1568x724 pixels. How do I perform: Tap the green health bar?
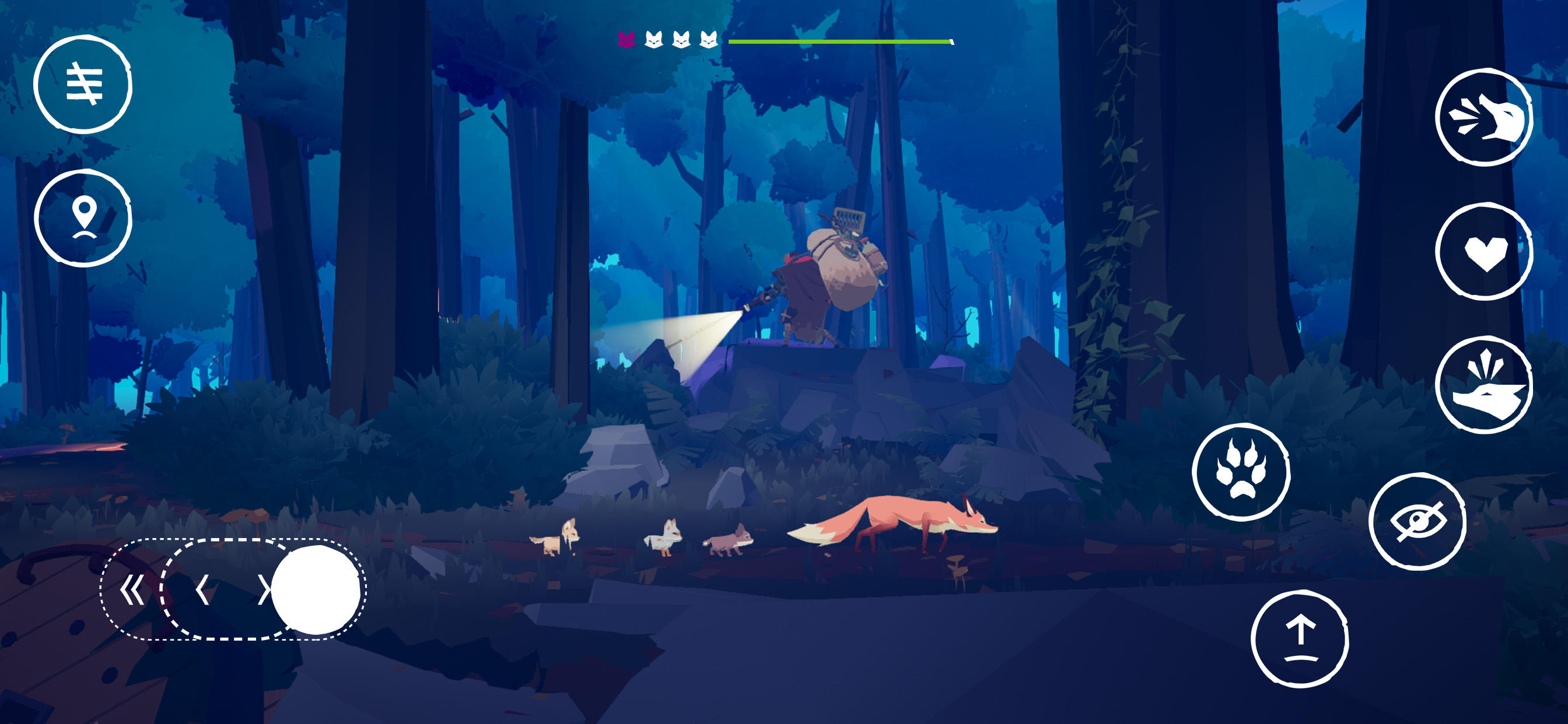click(x=839, y=41)
